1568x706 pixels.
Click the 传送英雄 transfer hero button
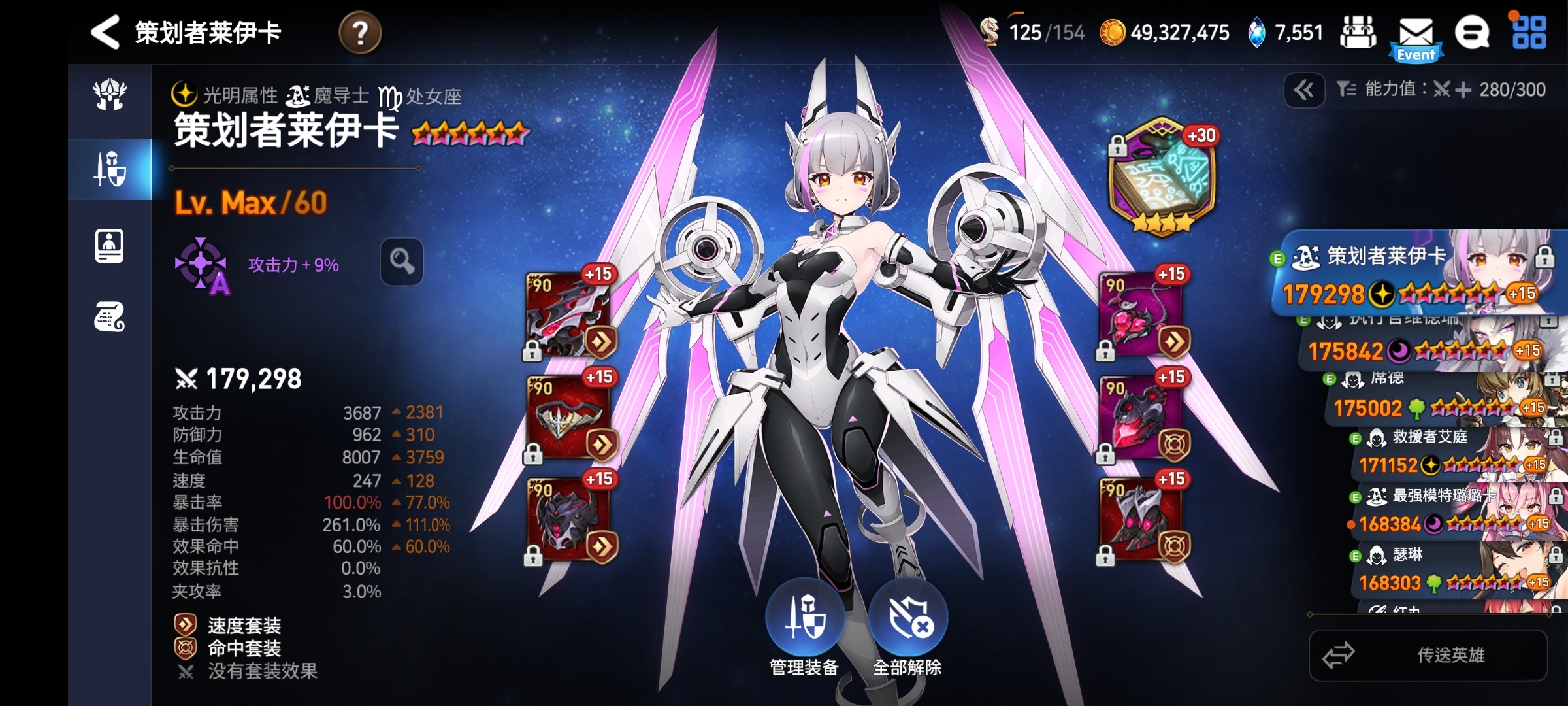click(1428, 655)
